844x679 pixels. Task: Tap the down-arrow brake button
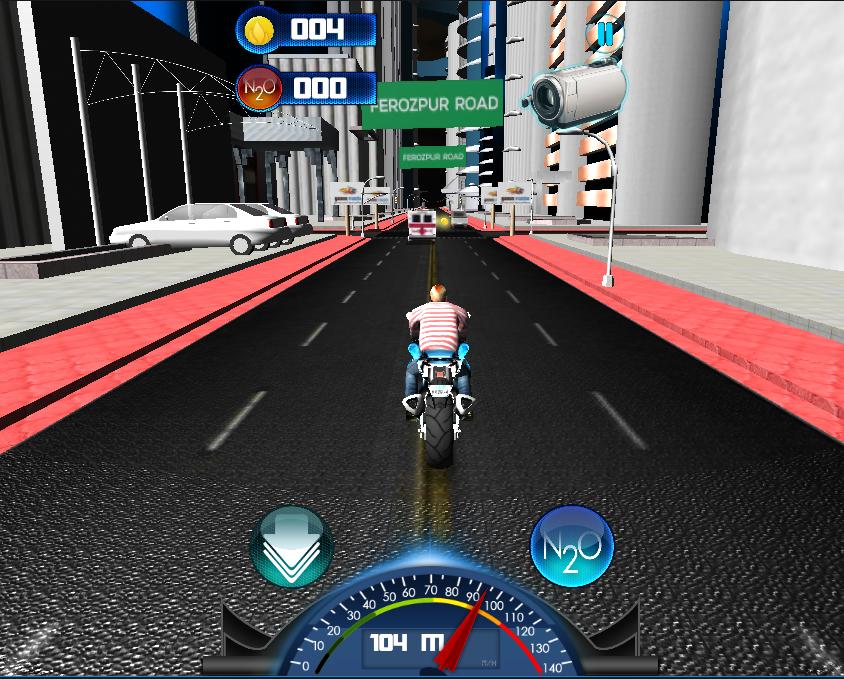tap(291, 546)
